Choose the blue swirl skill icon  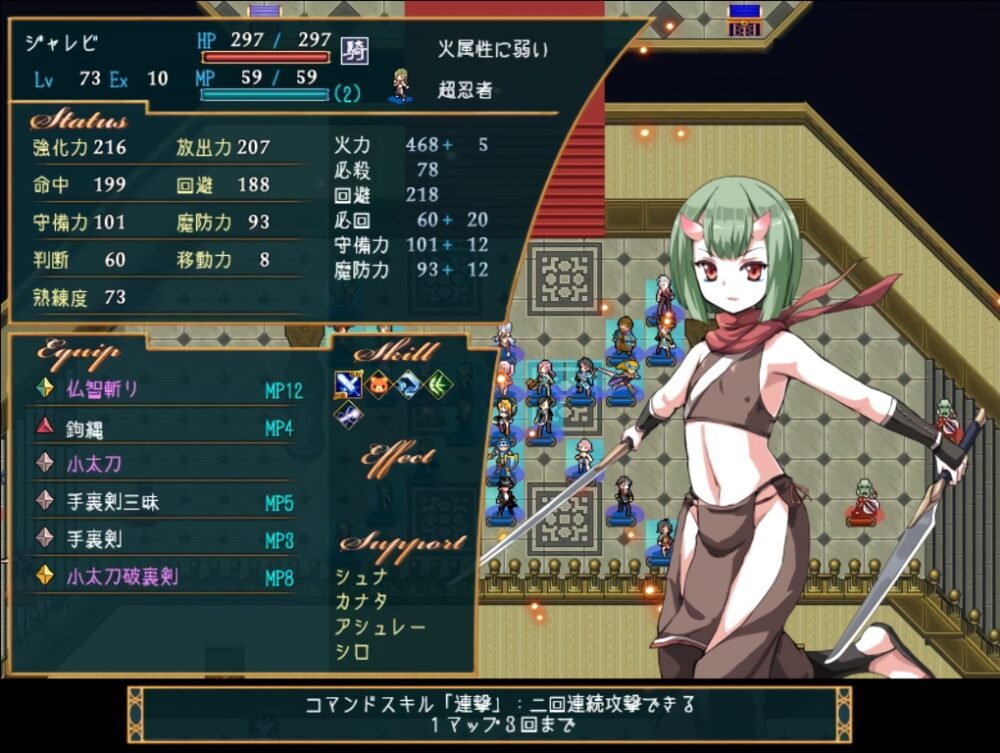point(407,385)
